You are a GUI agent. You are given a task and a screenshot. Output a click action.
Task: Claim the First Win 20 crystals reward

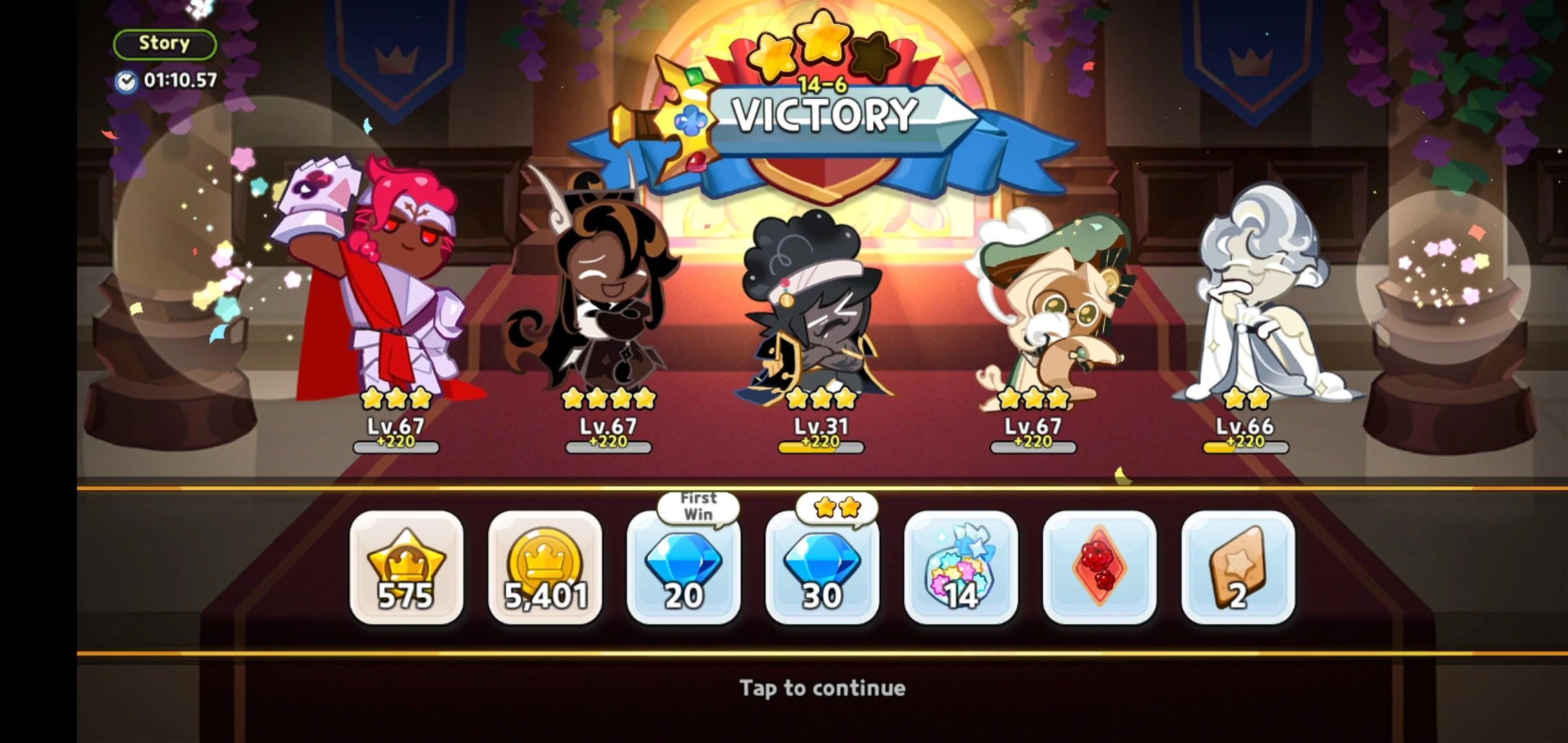click(685, 571)
